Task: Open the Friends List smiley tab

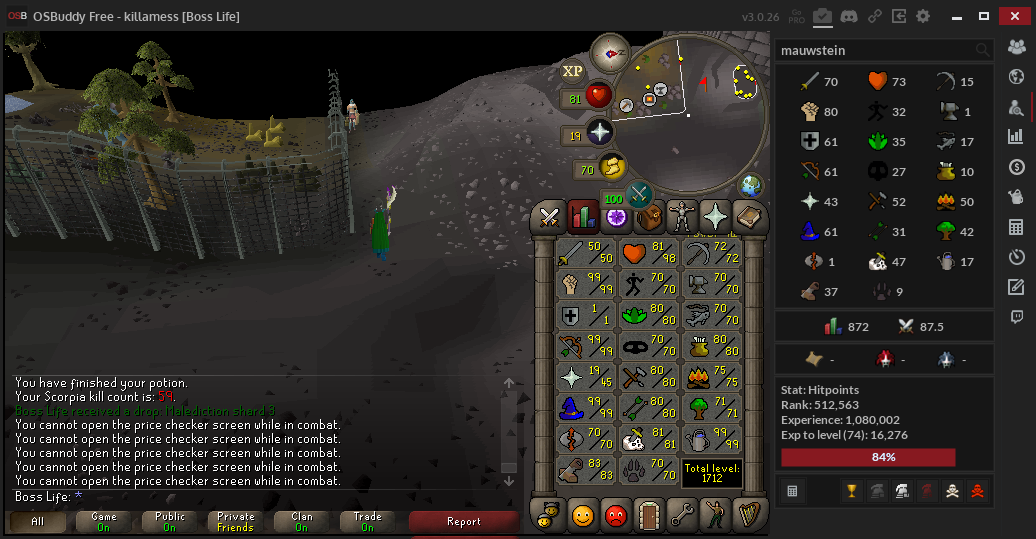Action: pos(583,515)
